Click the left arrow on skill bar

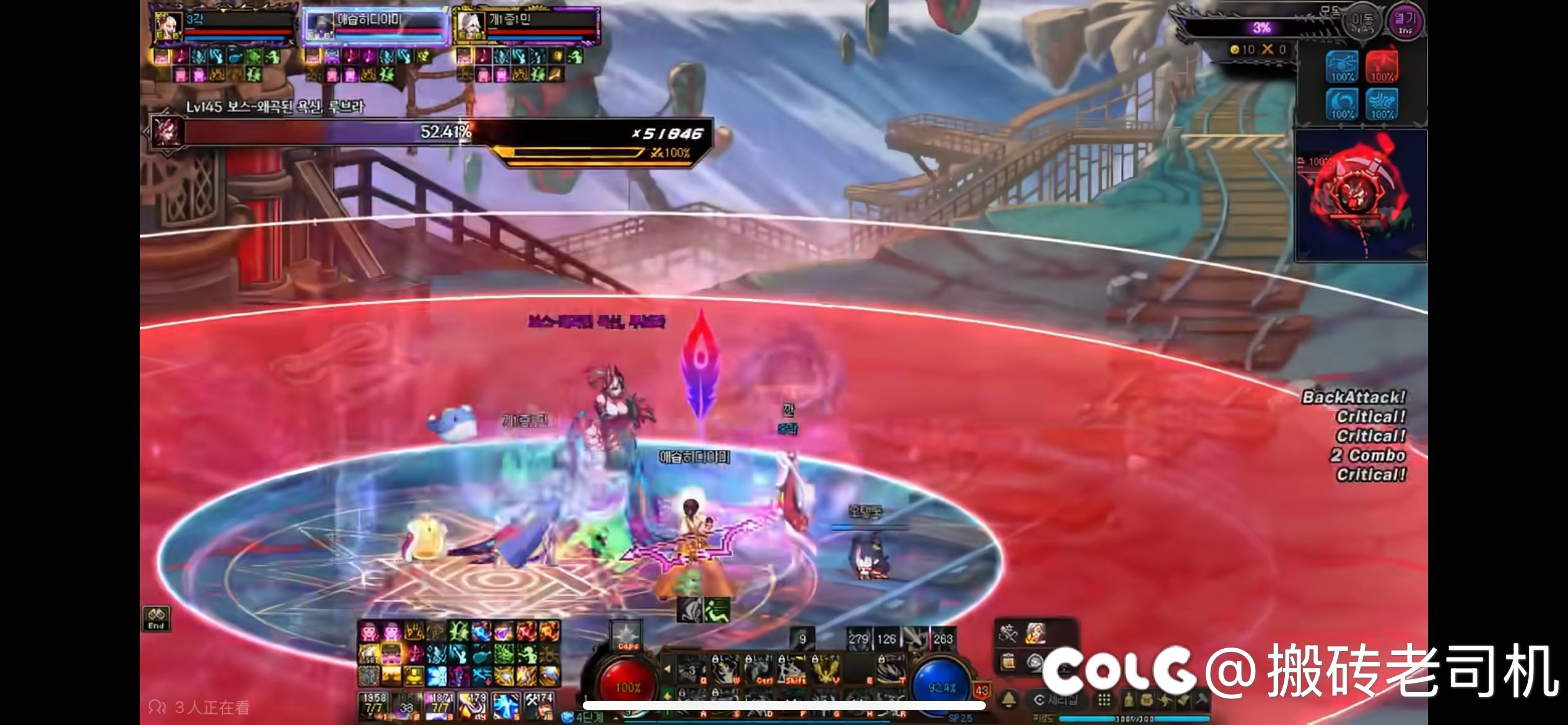(667, 669)
